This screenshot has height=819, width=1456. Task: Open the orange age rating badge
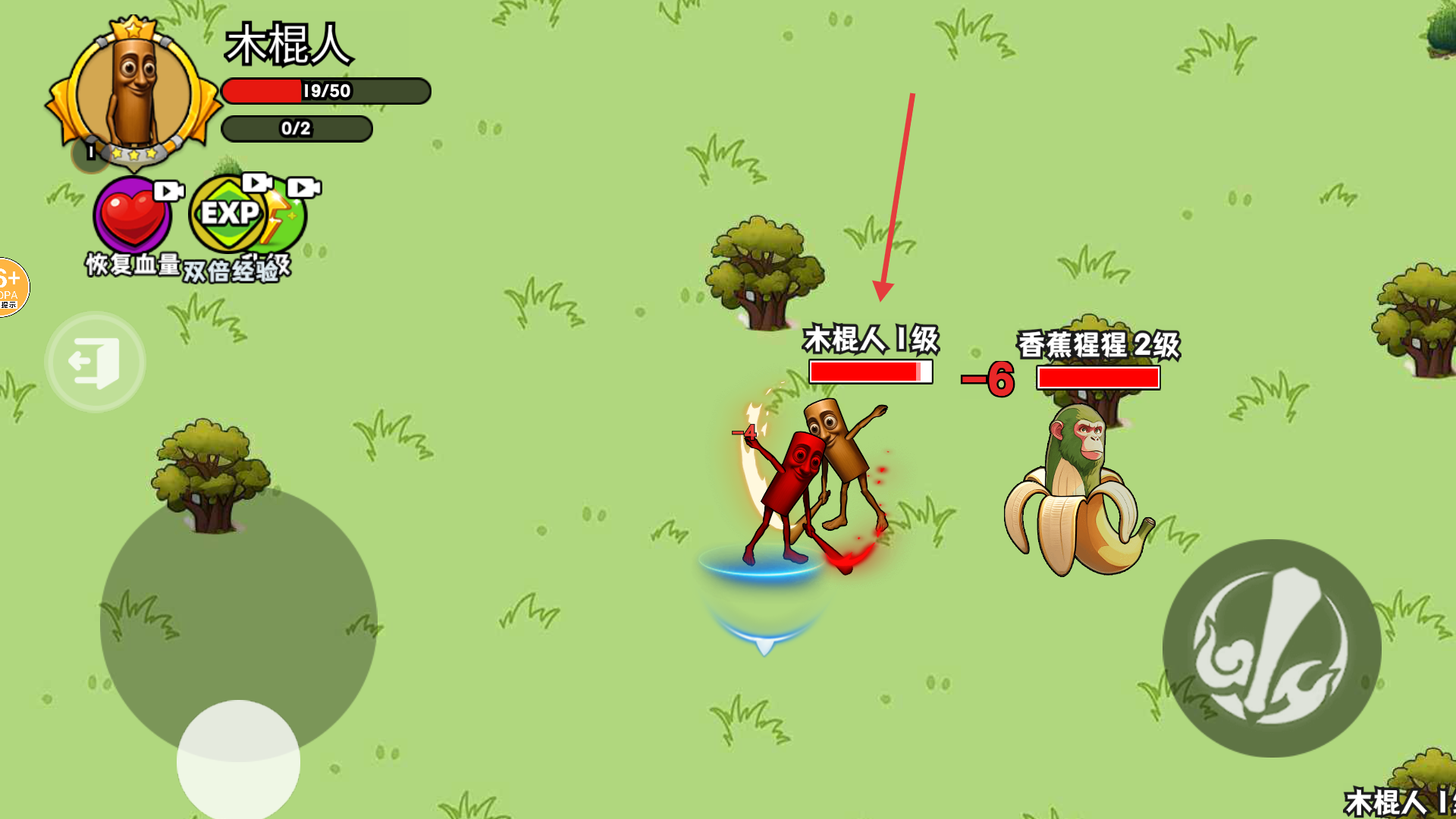12,287
